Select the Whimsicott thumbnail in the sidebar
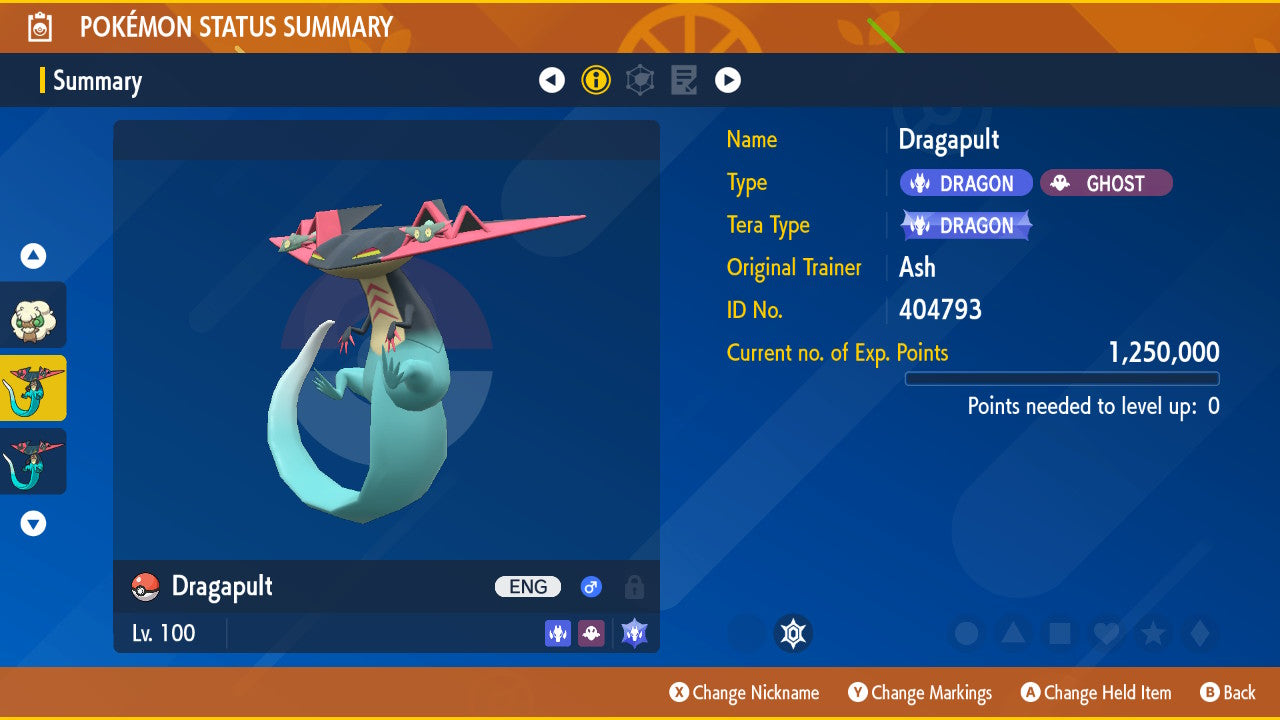Screen dimensions: 1280x720 pyautogui.click(x=33, y=315)
